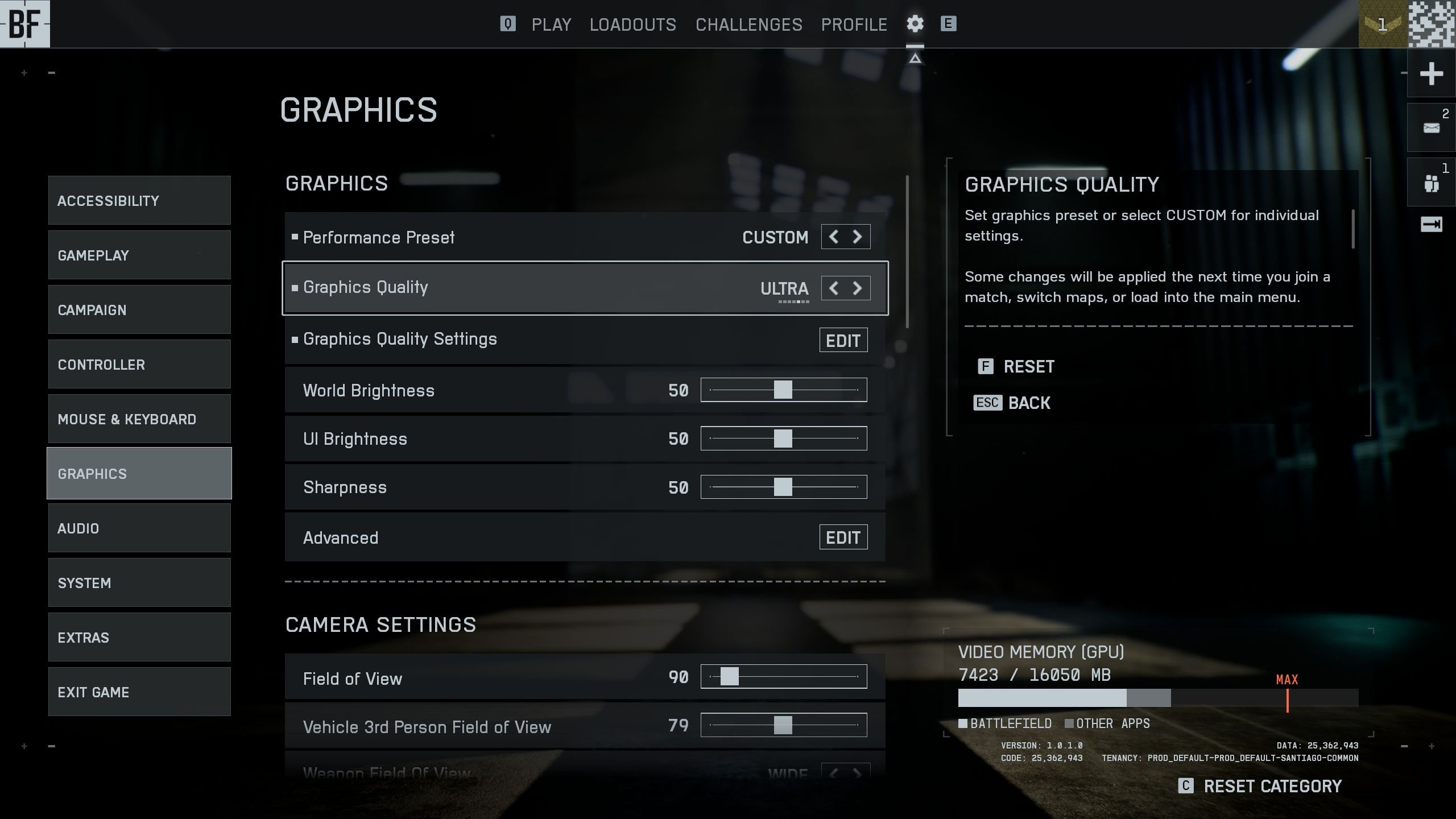The image size is (1456, 819).
Task: Open the Play tab
Action: (x=551, y=24)
